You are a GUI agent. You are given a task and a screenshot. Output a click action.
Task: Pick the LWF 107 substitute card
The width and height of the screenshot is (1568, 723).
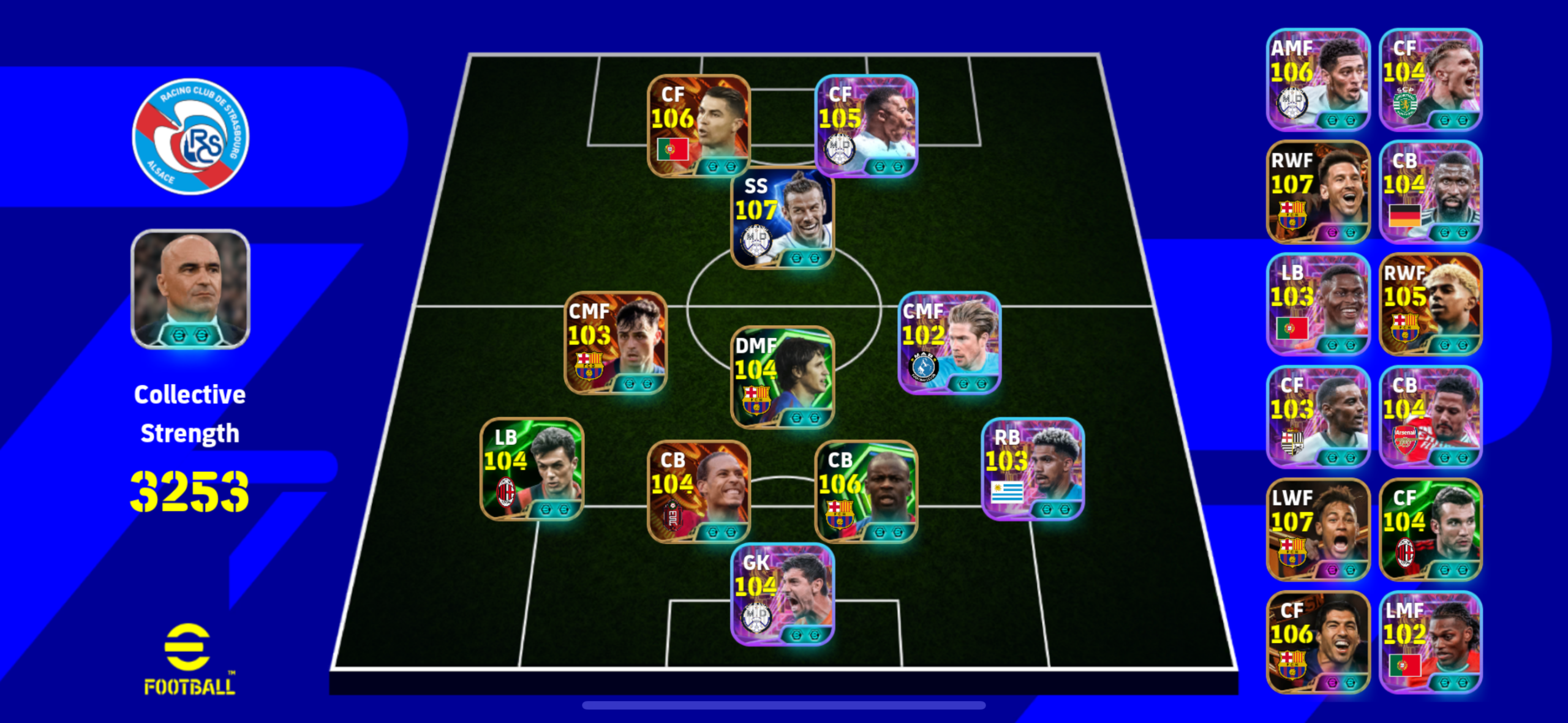(x=1317, y=530)
